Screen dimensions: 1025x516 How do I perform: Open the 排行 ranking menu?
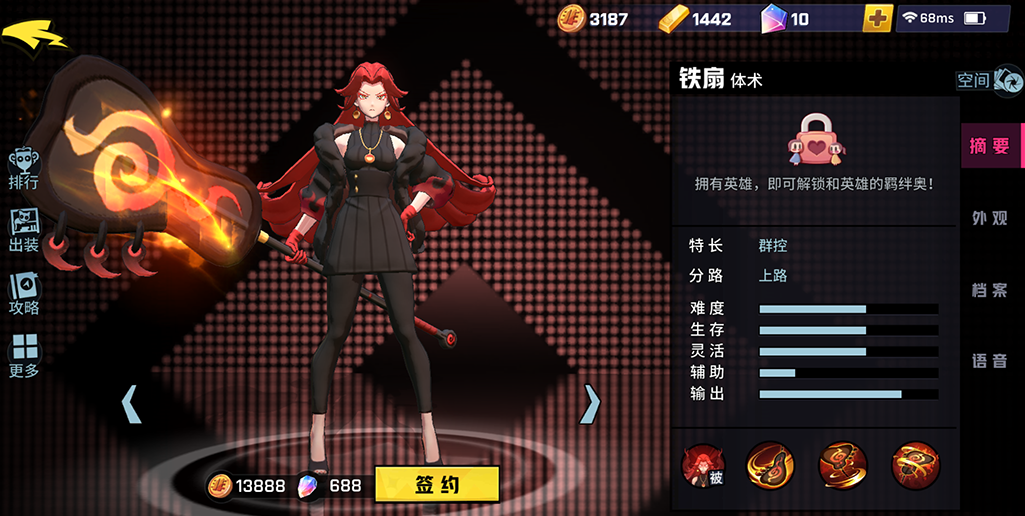(x=24, y=168)
